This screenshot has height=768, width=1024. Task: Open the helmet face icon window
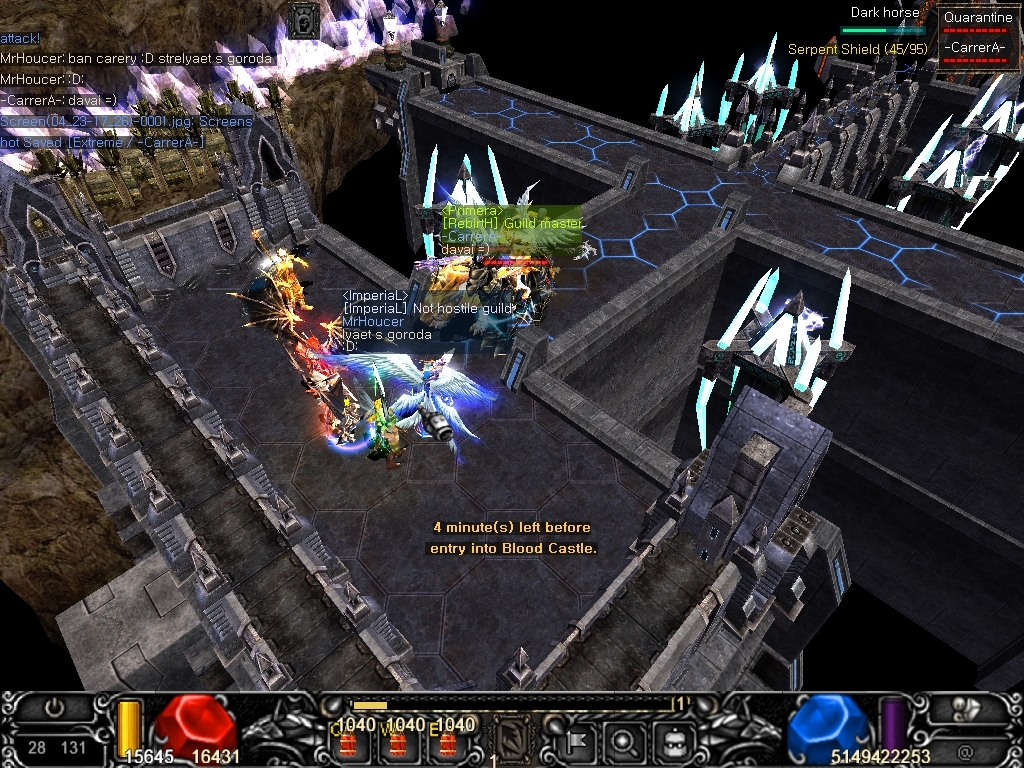coord(673,741)
